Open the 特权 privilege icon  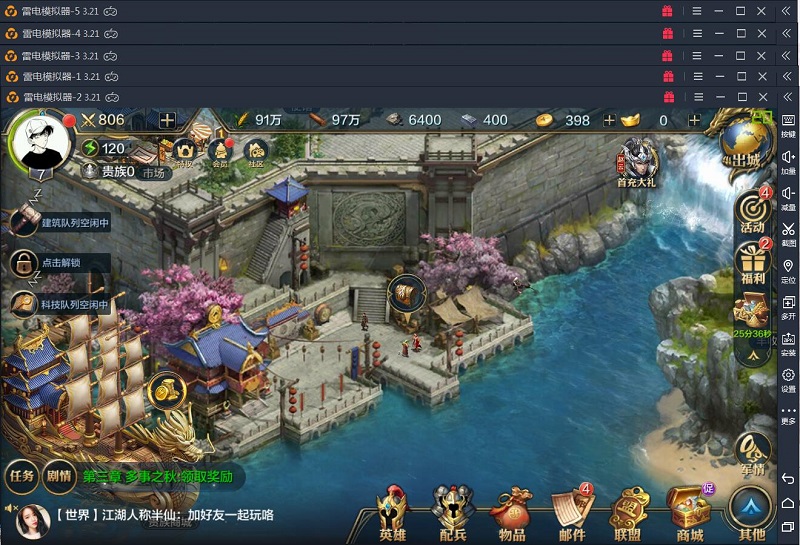coord(184,153)
